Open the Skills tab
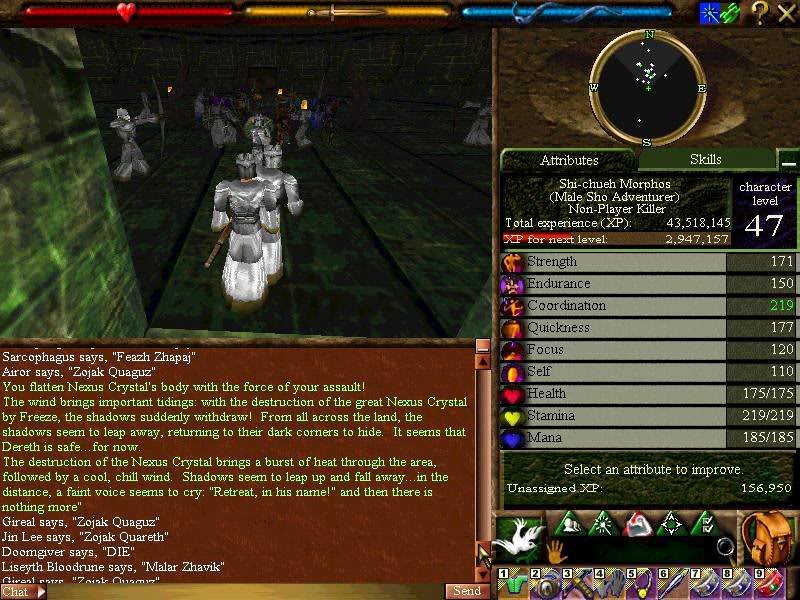Screen dimensions: 800x600 705,159
